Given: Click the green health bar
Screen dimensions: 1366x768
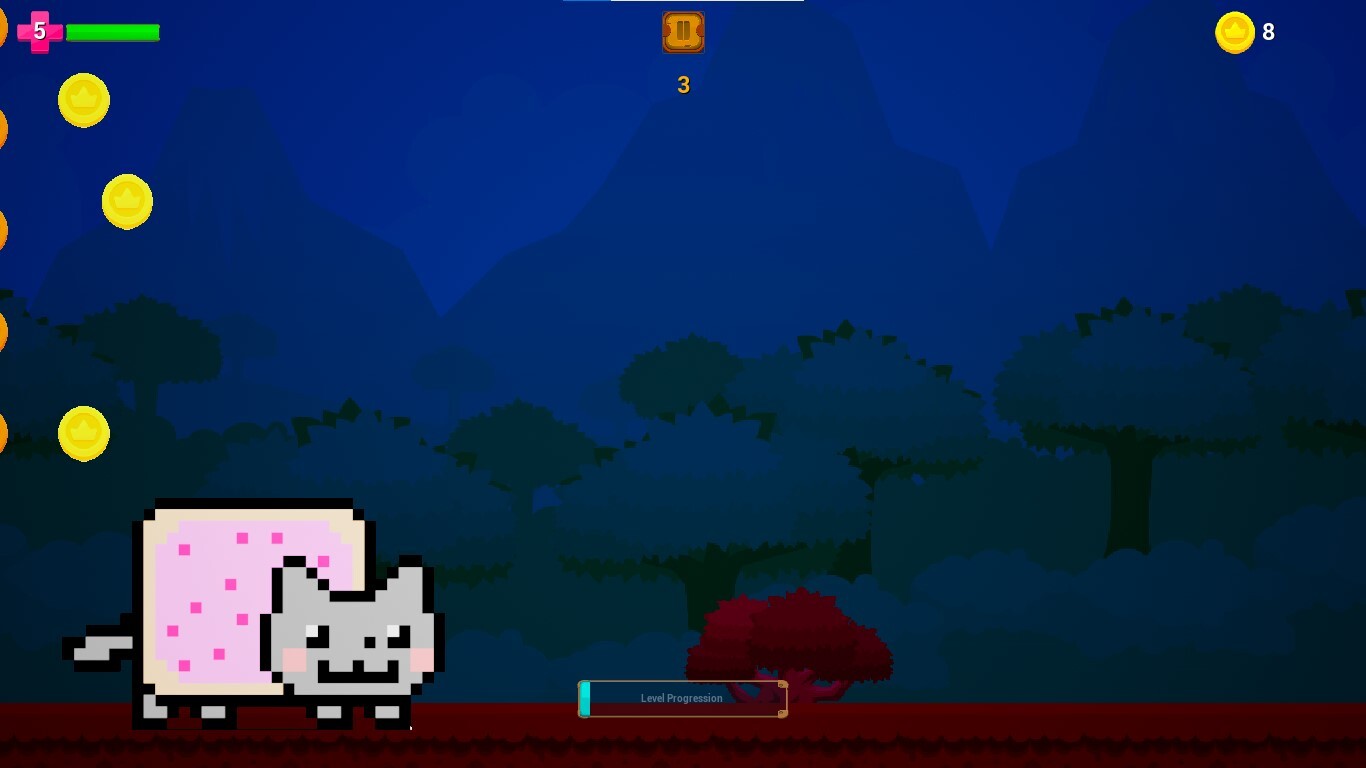Looking at the screenshot, I should [x=112, y=31].
